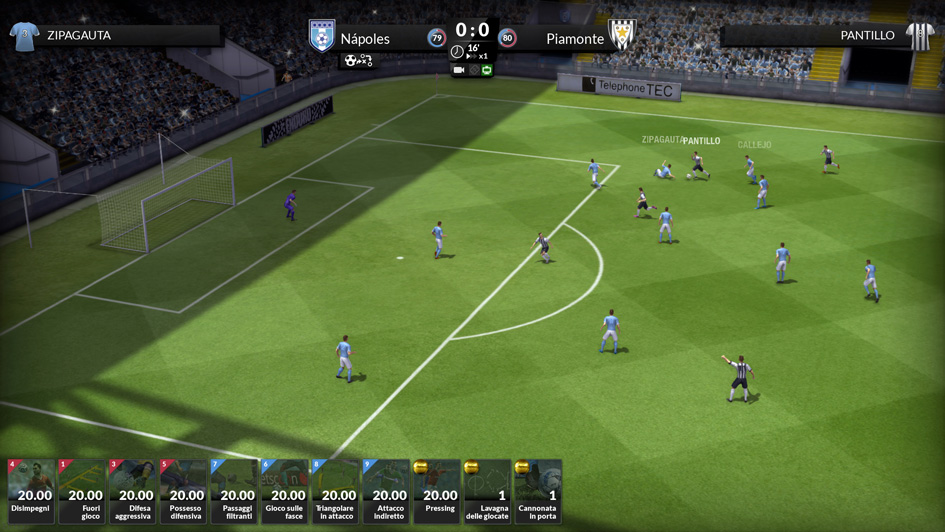Click the camera view icon
Viewport: 945px width, 532px height.
click(x=459, y=70)
